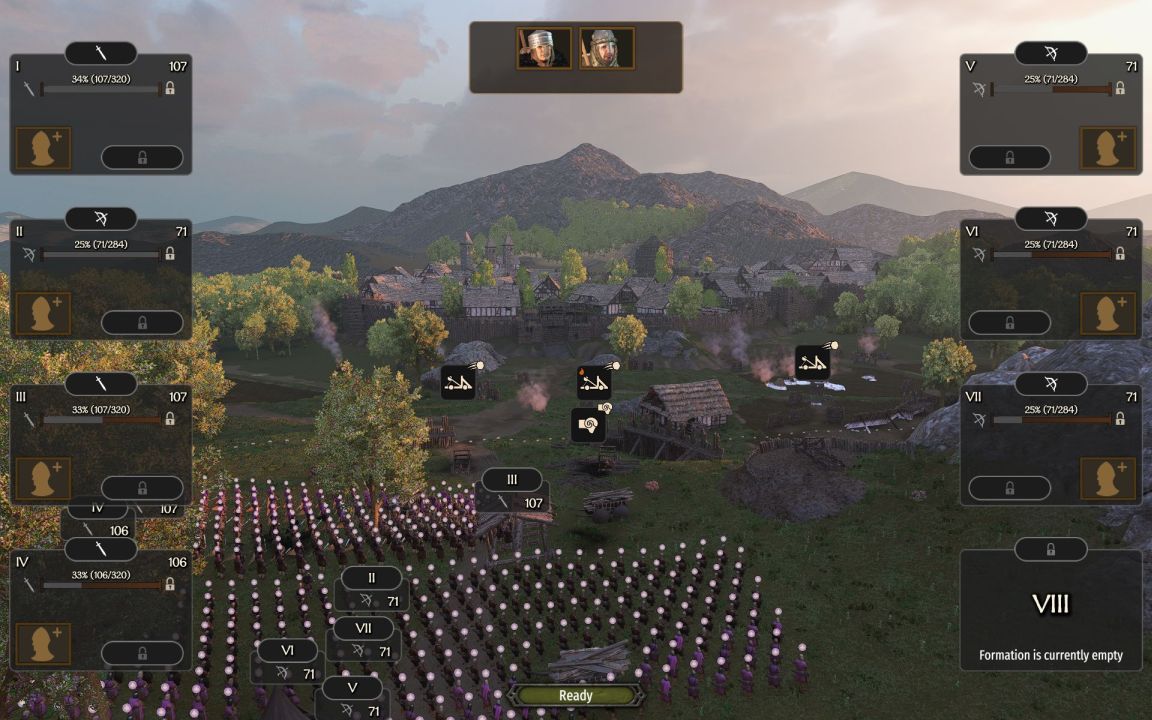Open the ranged class selector above formation V
Screen dimensions: 1152x720
click(1050, 53)
